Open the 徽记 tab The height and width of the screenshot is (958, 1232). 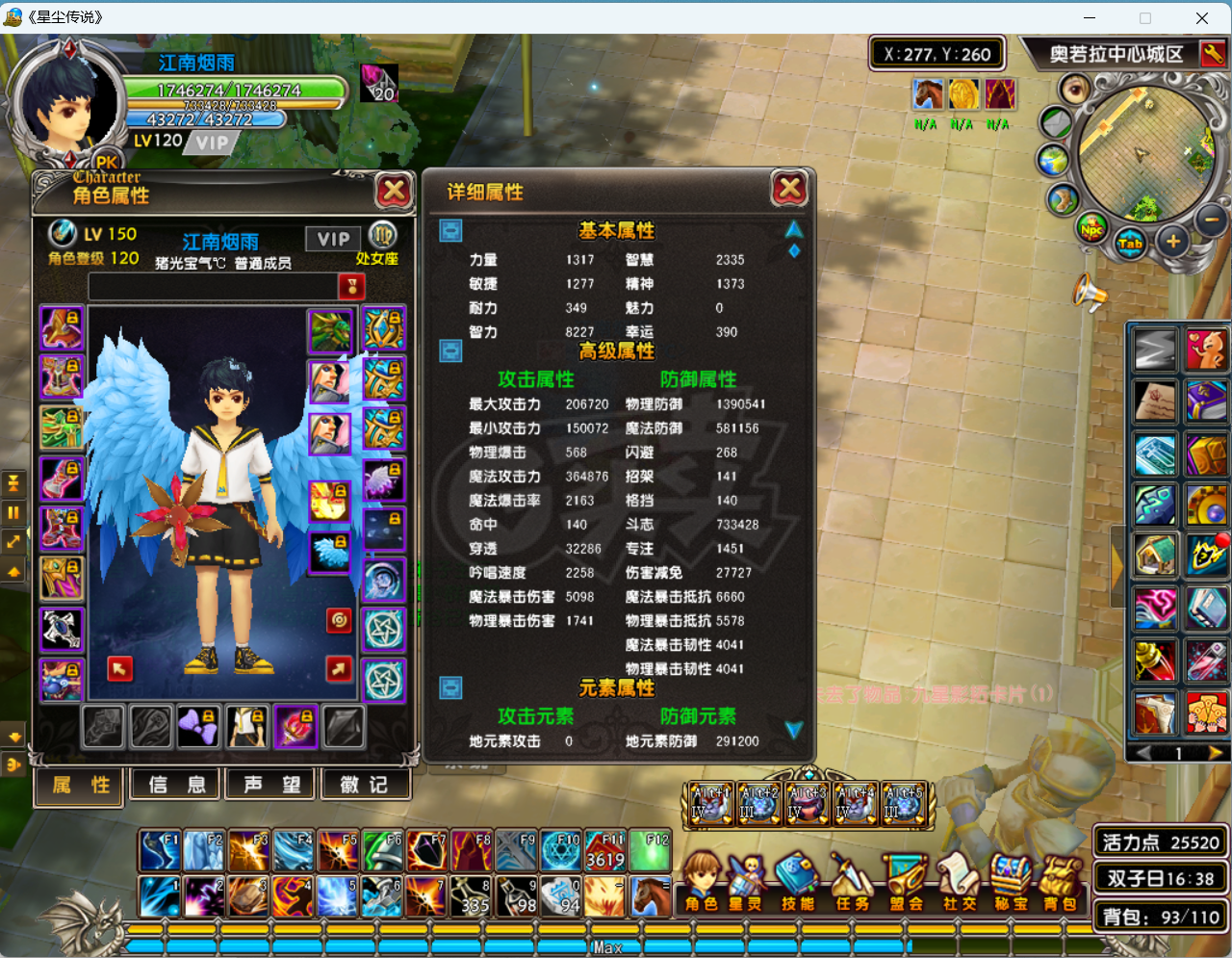pos(365,785)
